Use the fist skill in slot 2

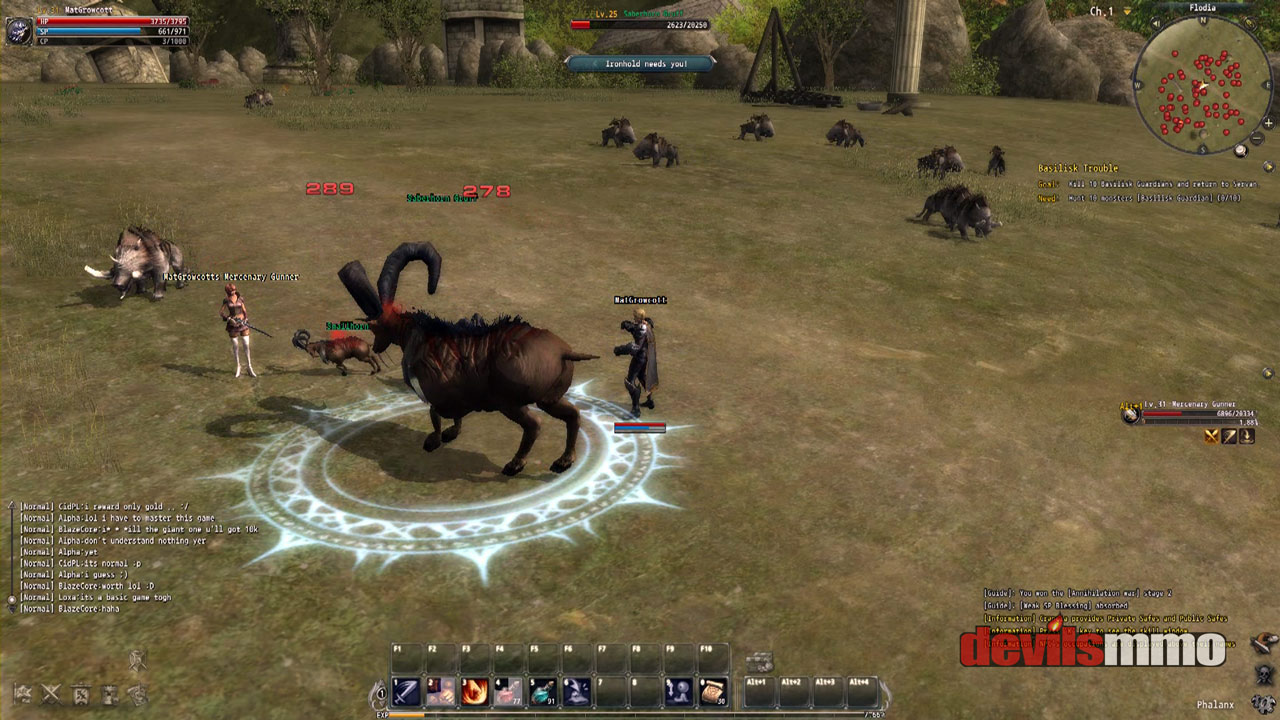pyautogui.click(x=441, y=691)
